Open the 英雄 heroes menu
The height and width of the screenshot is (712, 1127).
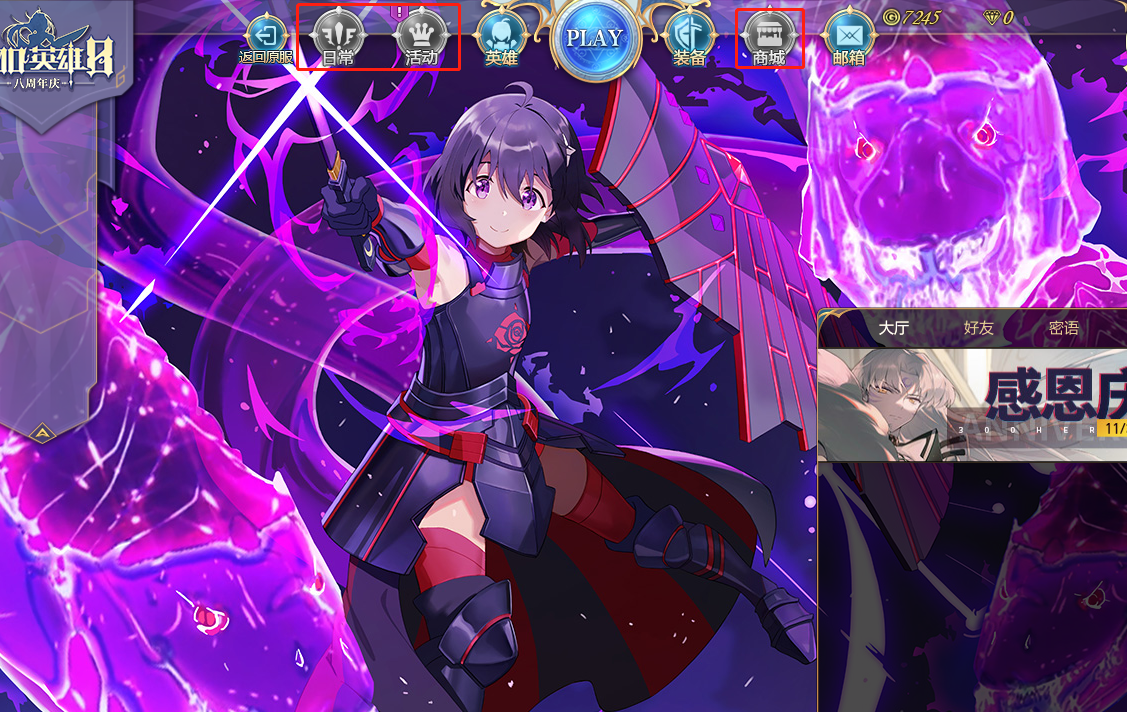501,39
